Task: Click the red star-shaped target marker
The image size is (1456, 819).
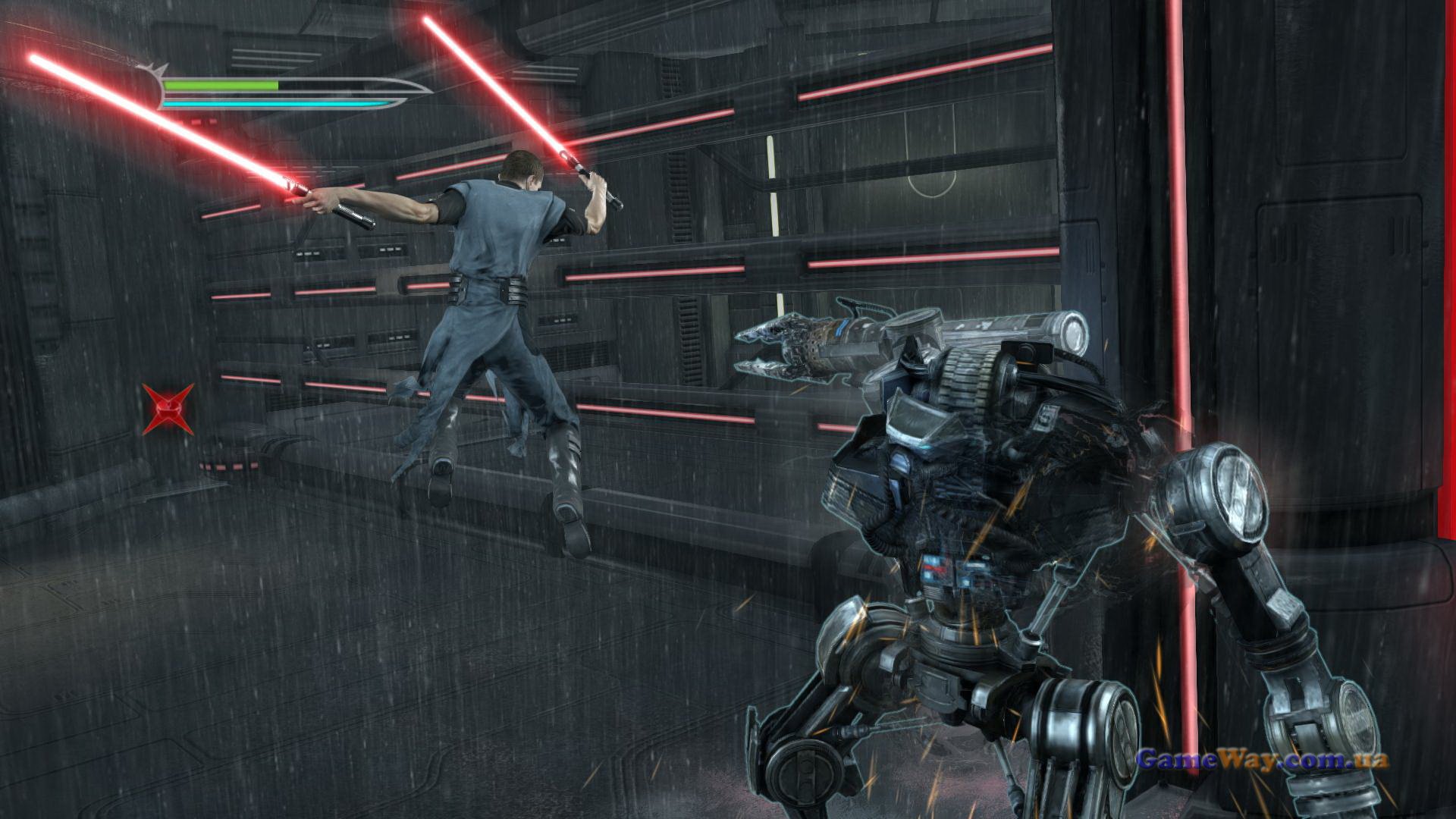Action: (168, 409)
